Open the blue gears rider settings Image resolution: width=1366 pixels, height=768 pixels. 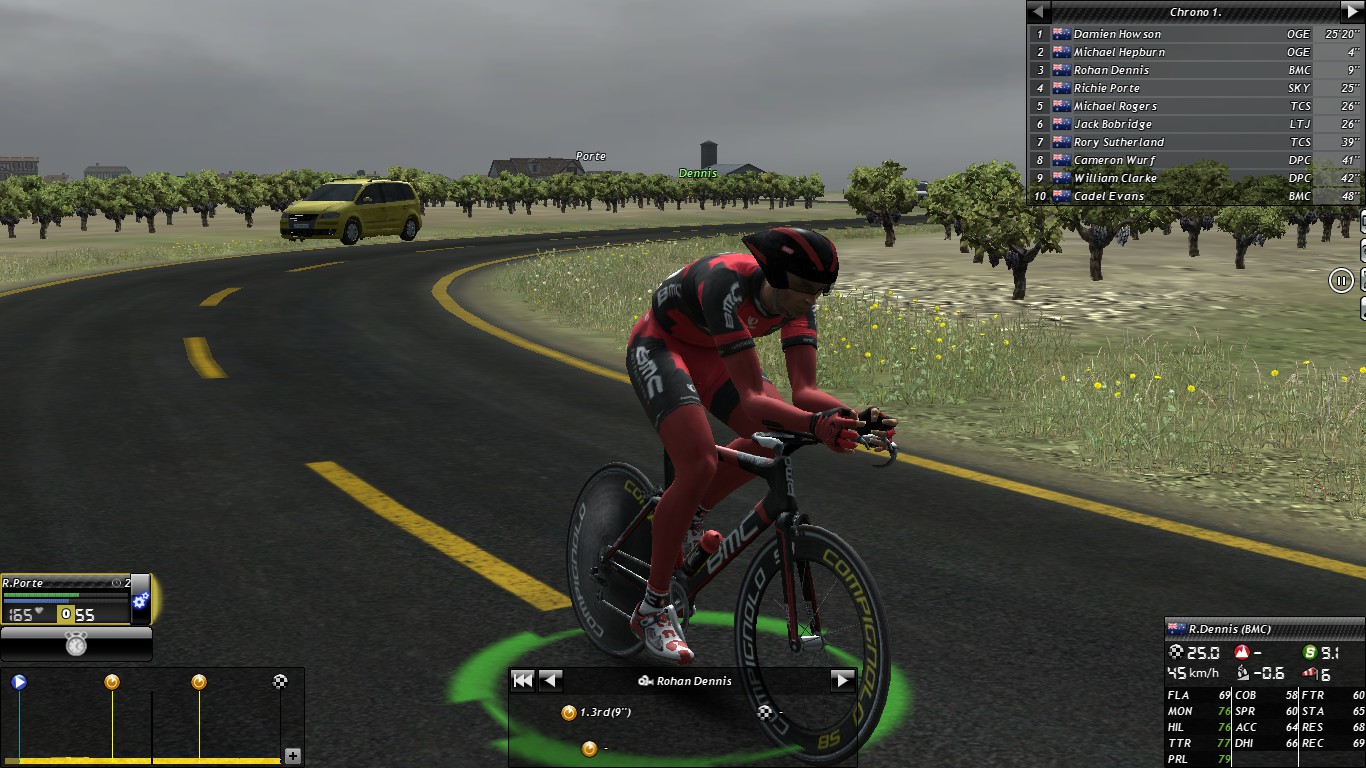[141, 600]
